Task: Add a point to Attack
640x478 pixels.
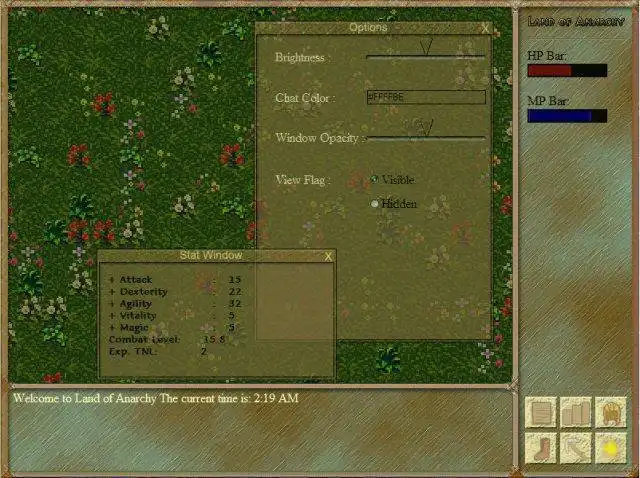Action: (112, 280)
